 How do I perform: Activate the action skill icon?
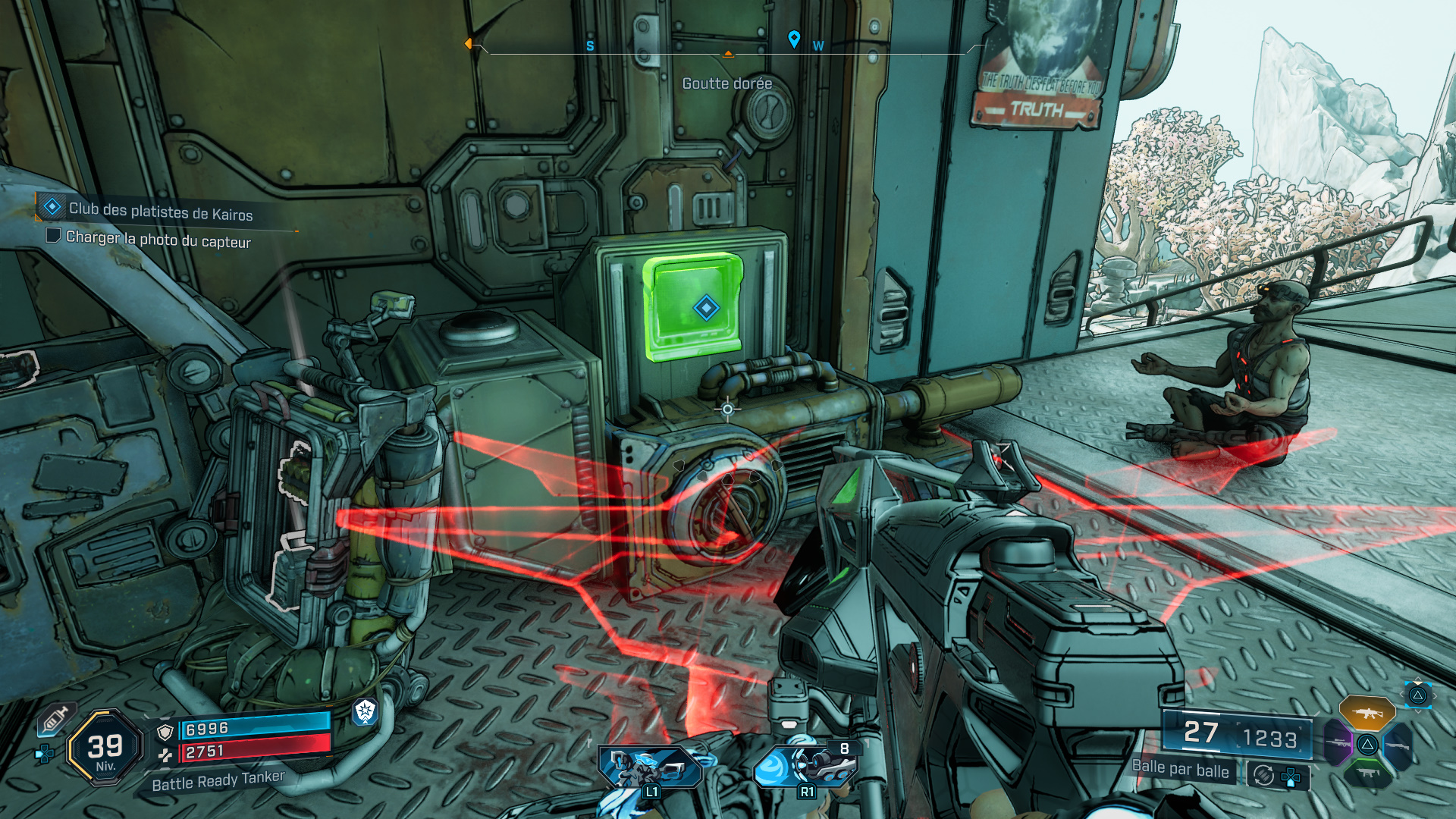click(x=649, y=767)
